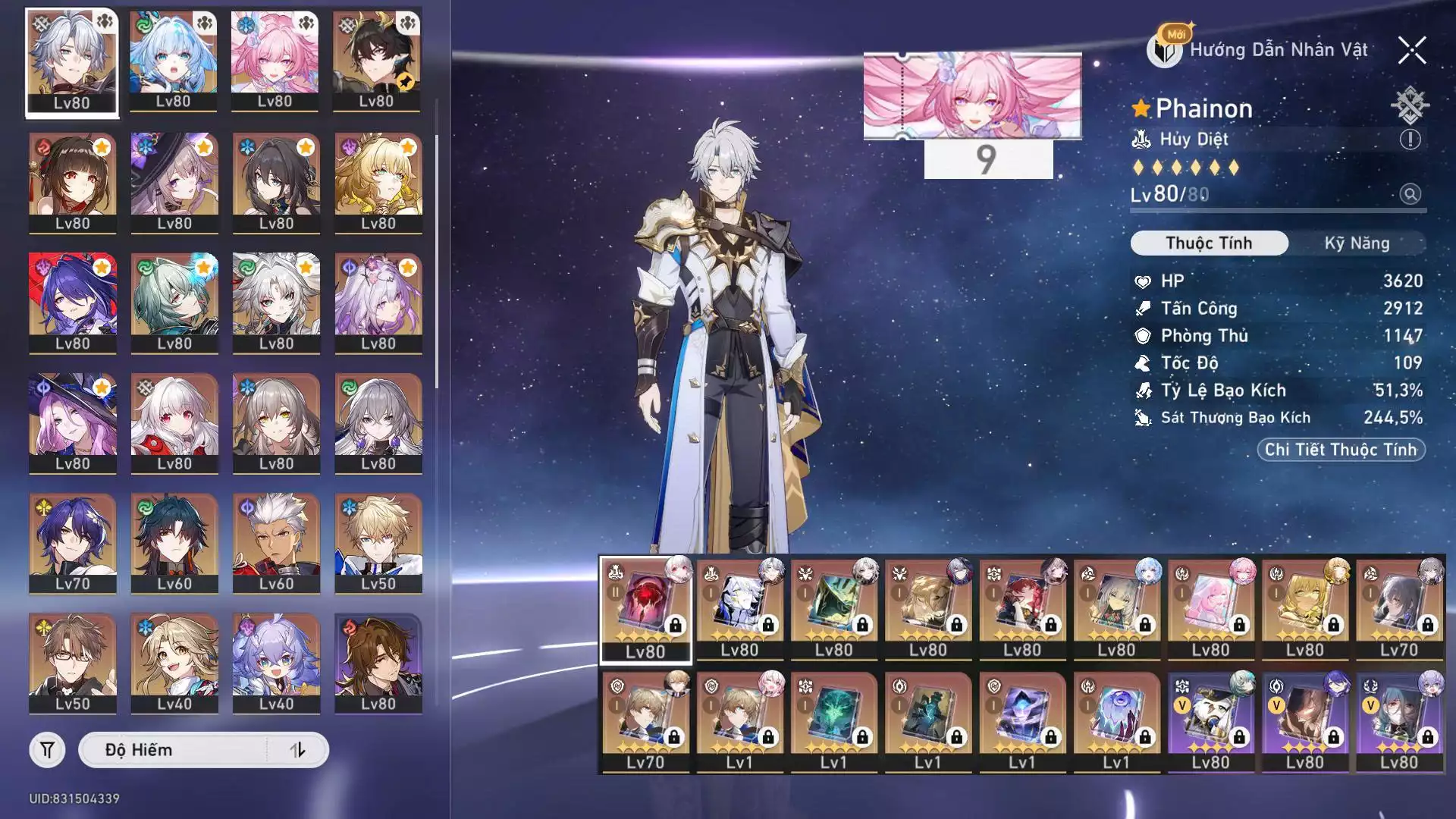The height and width of the screenshot is (819, 1456).
Task: Pick the Lv50 blond character portrait
Action: pyautogui.click(x=378, y=542)
